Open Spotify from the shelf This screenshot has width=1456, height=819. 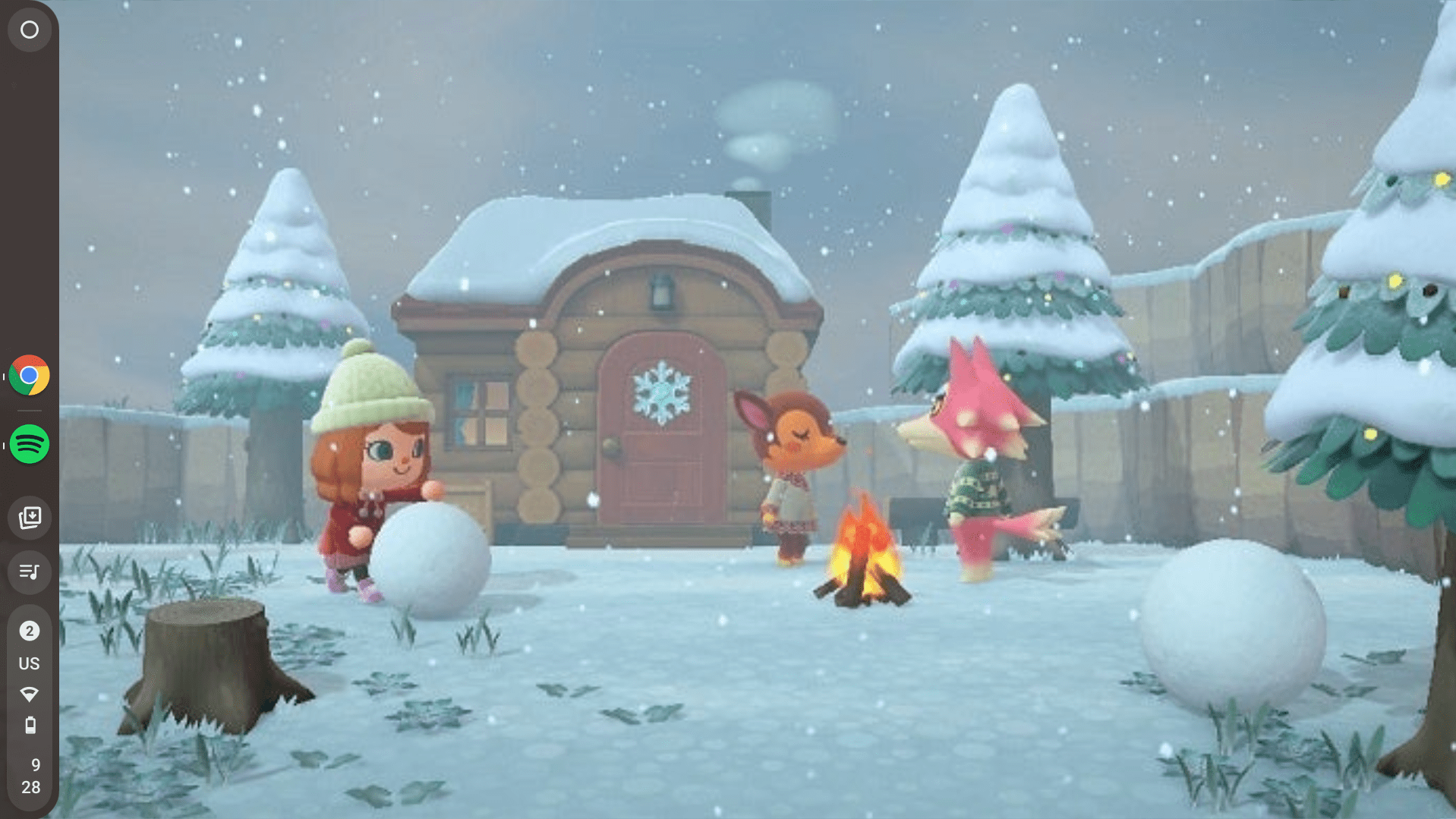point(29,444)
